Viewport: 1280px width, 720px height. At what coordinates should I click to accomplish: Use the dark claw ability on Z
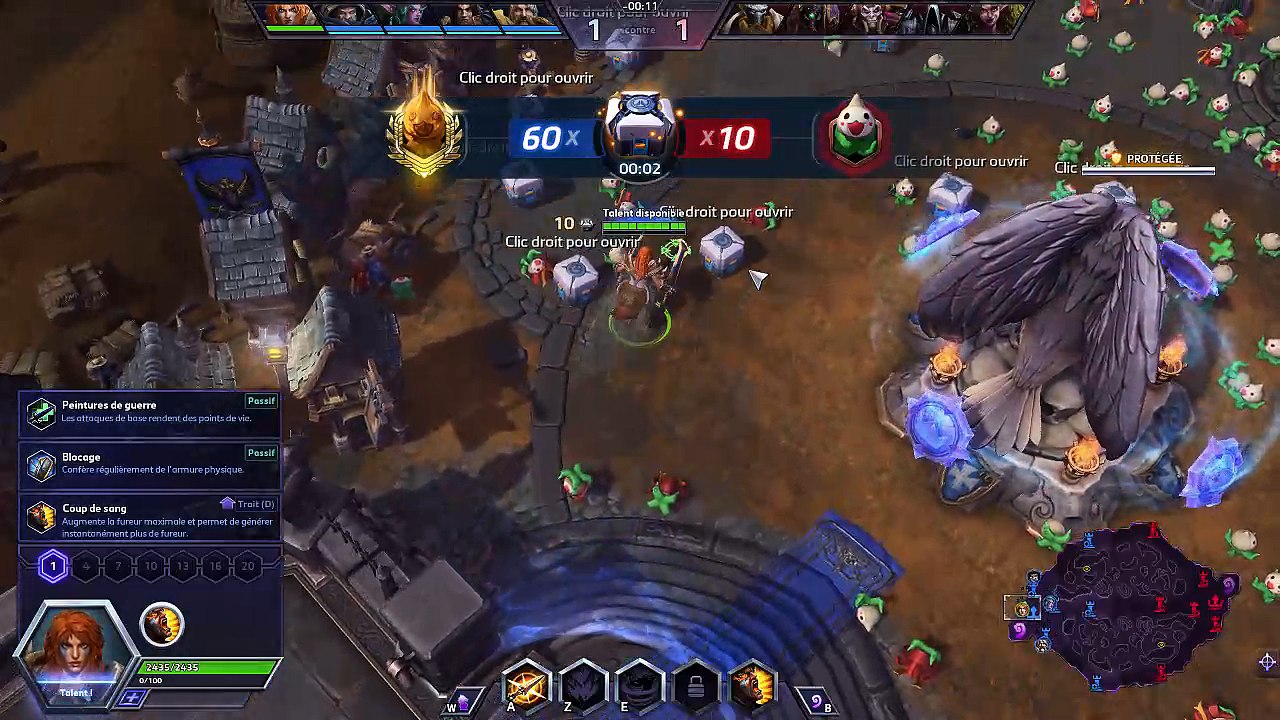583,685
